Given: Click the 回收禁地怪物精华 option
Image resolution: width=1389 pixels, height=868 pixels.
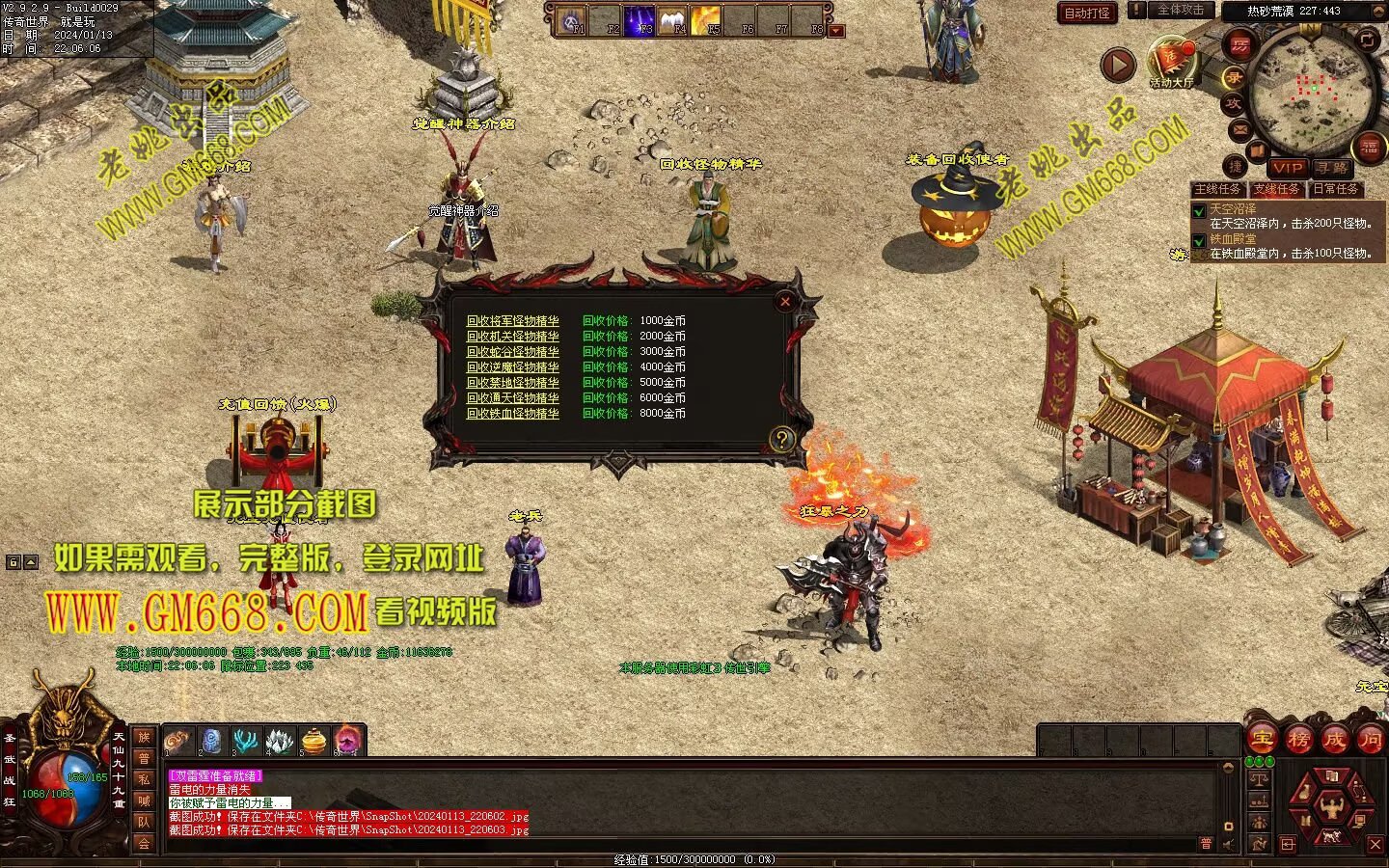Looking at the screenshot, I should tap(512, 383).
